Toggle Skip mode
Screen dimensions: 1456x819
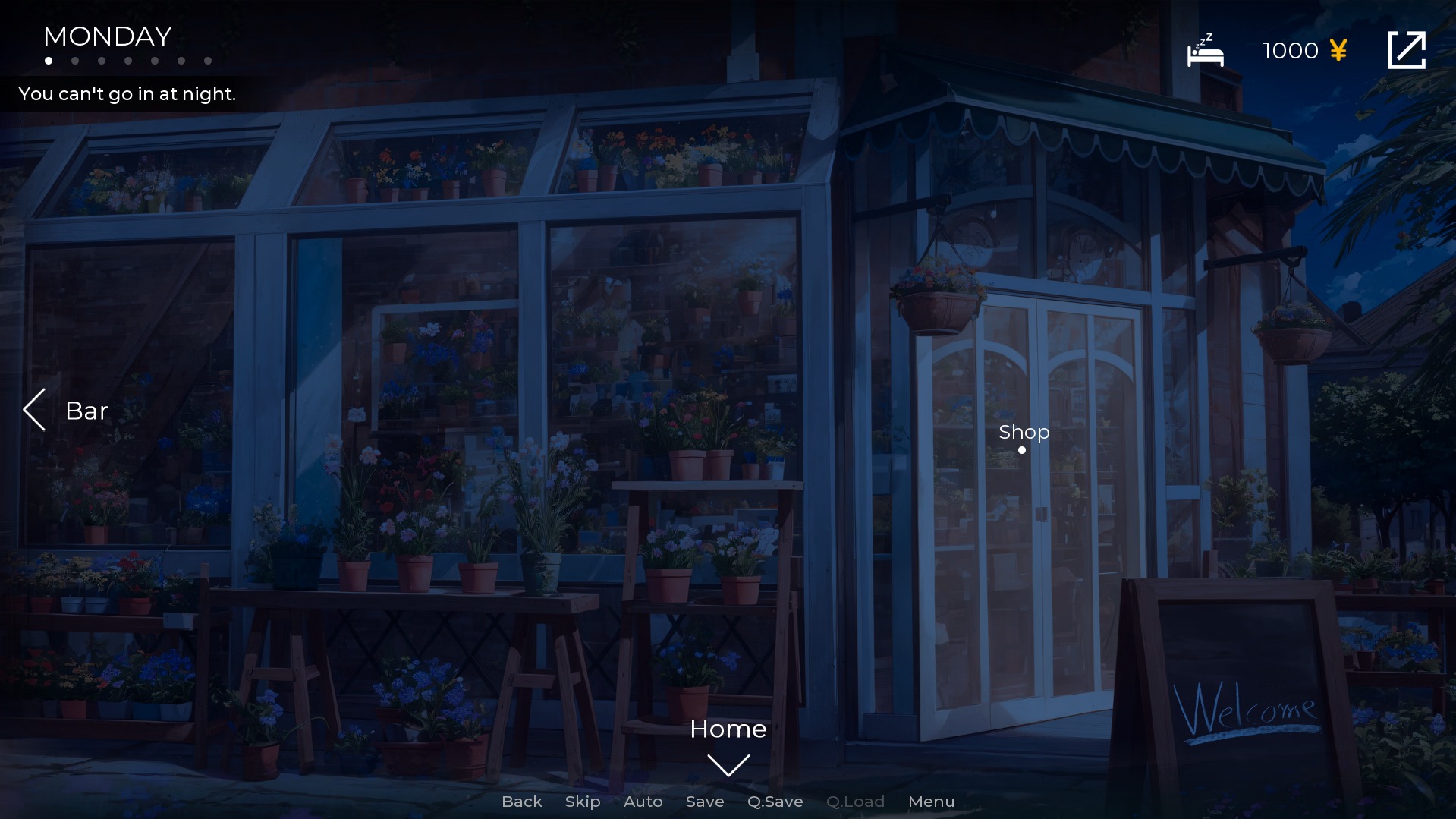pyautogui.click(x=582, y=802)
